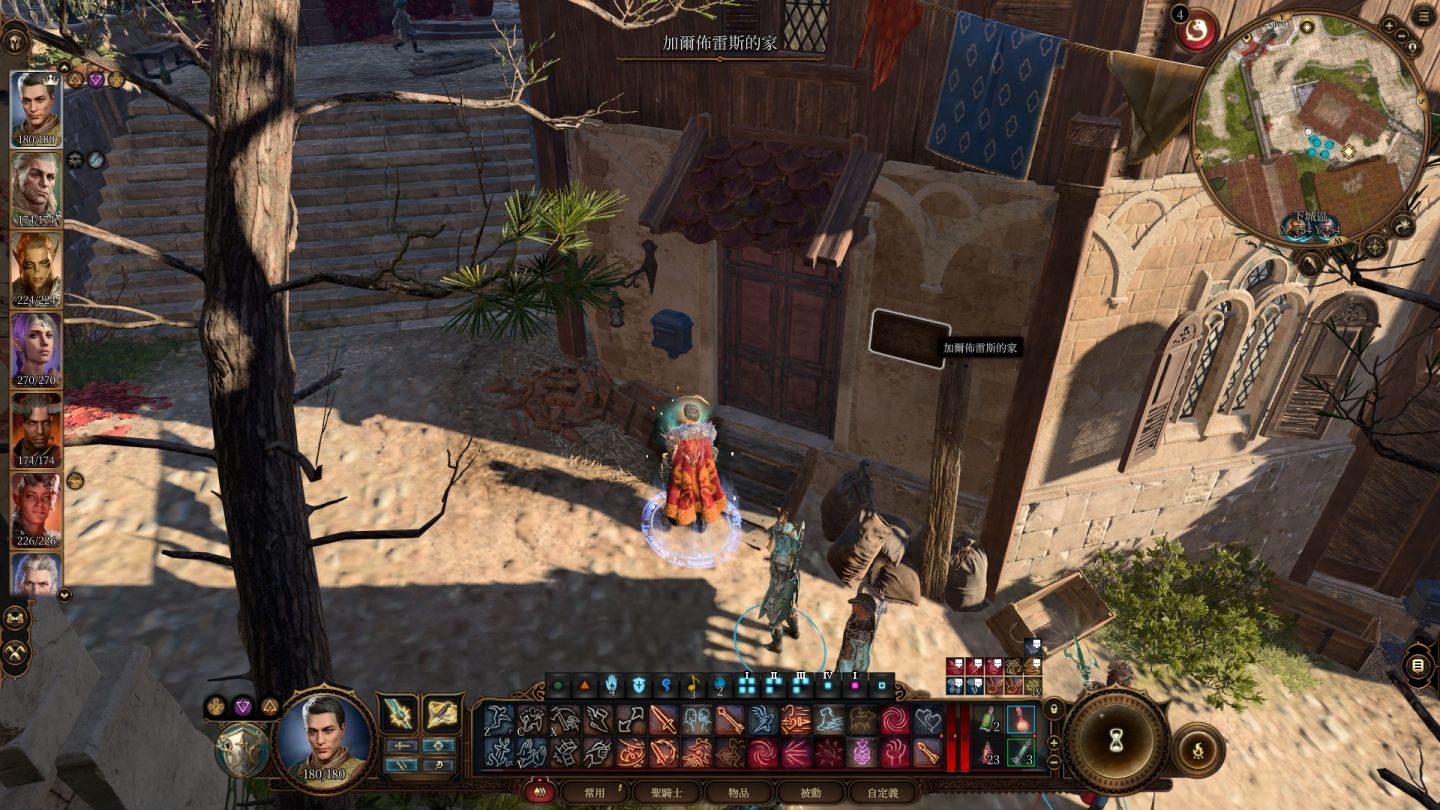Switch to the 自定義 hotbar tab
Image resolution: width=1440 pixels, height=810 pixels.
tap(881, 792)
